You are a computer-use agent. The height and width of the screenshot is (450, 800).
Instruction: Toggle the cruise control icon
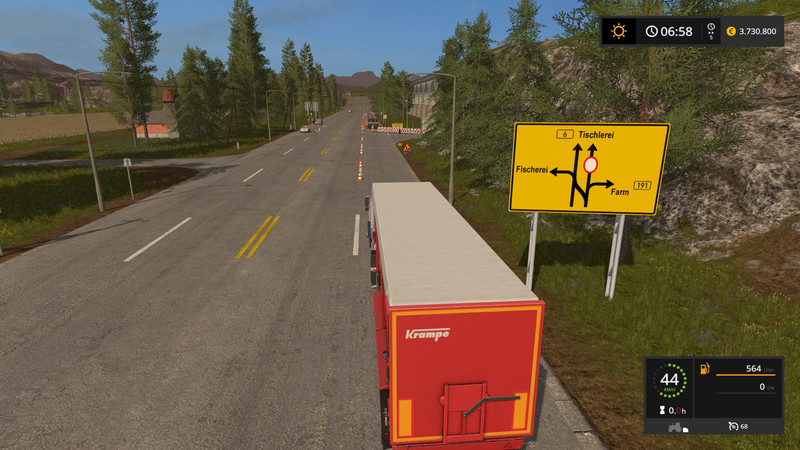coord(733,426)
